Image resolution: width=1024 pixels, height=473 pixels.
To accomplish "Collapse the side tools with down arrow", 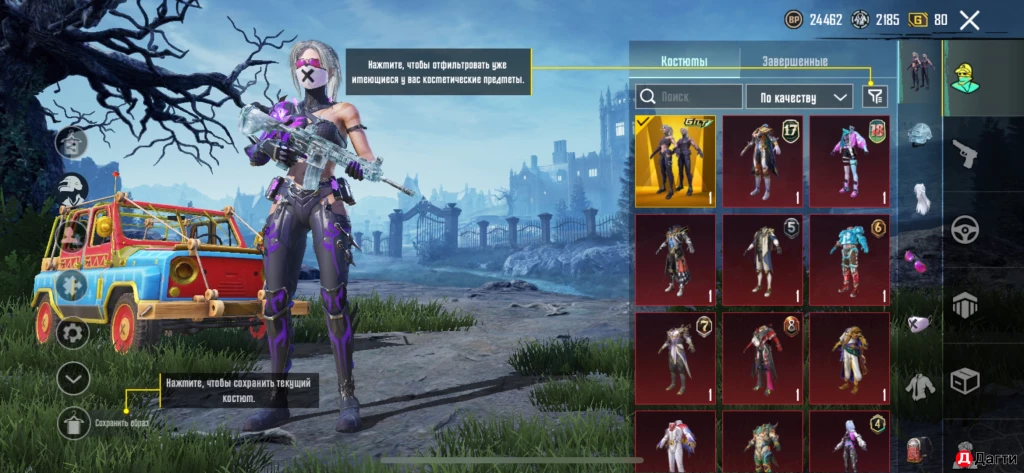I will [x=73, y=378].
